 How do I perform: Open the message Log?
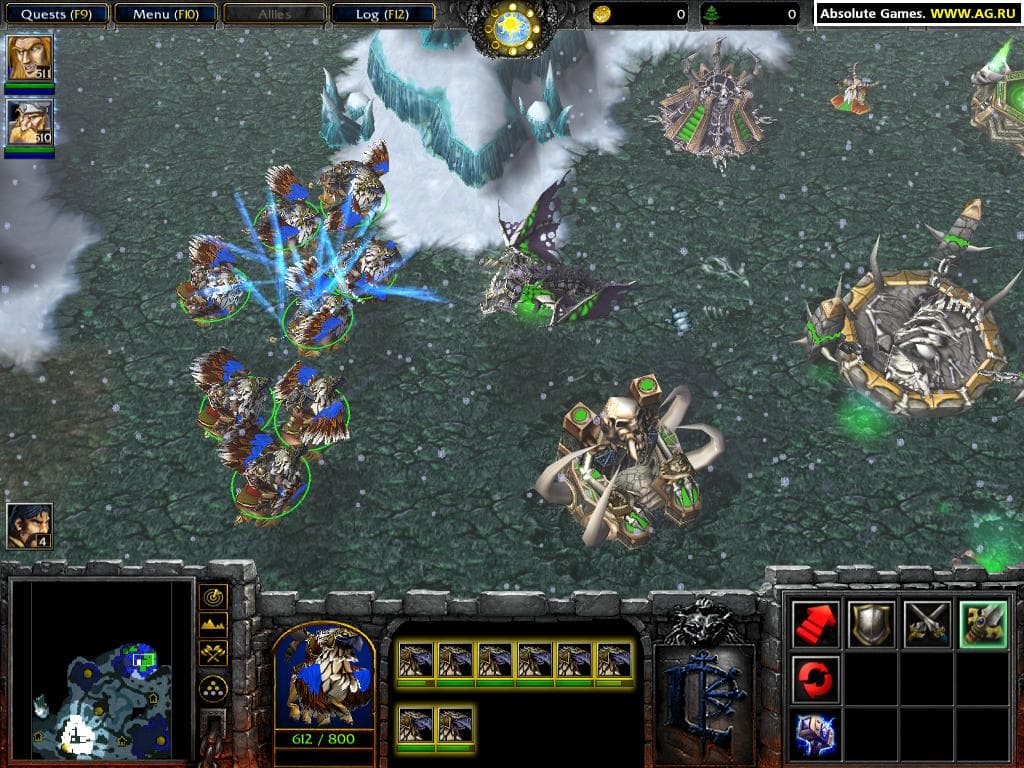click(381, 14)
